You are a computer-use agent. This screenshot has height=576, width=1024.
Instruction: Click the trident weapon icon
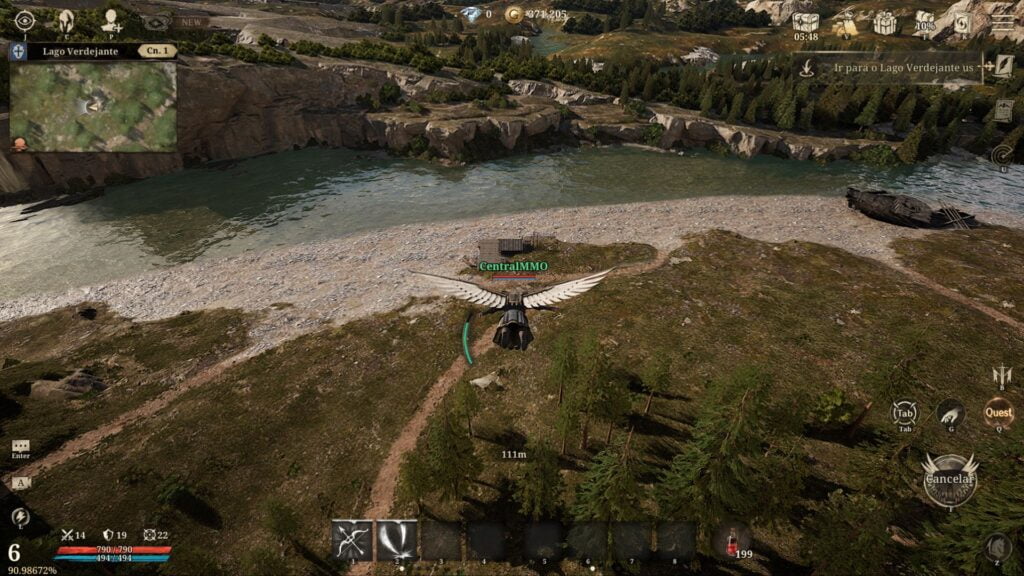(x=1001, y=376)
